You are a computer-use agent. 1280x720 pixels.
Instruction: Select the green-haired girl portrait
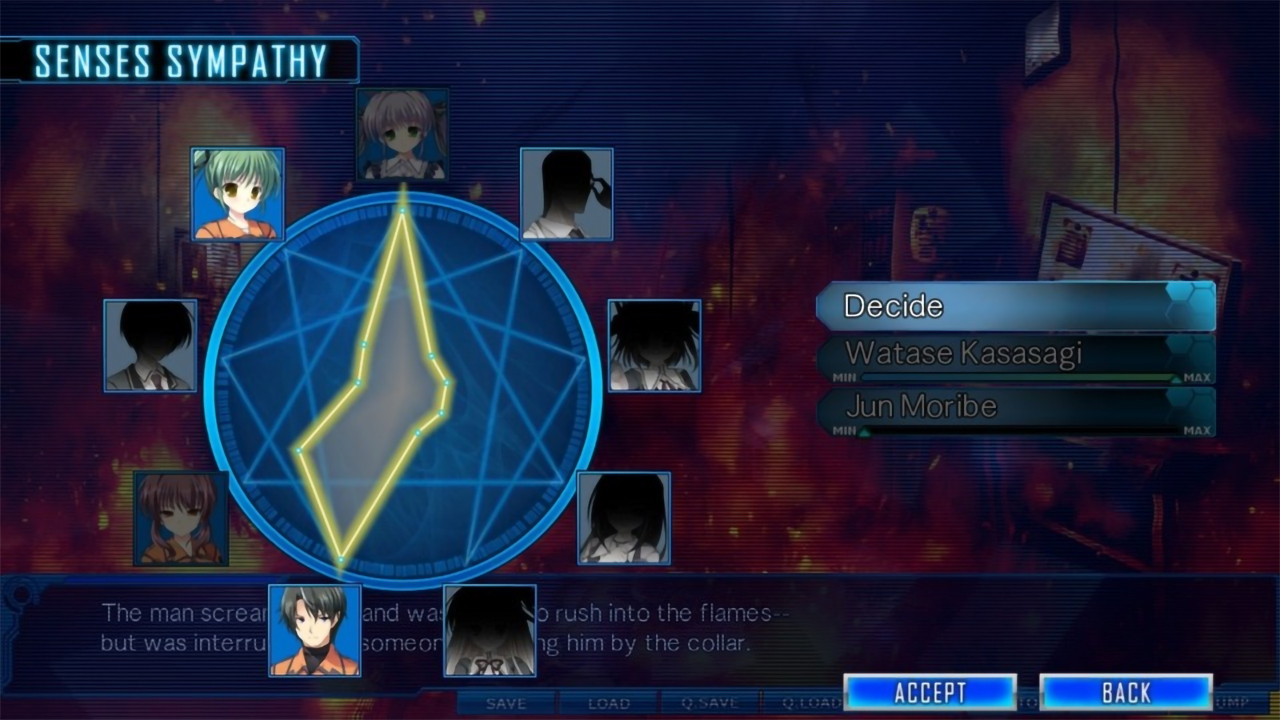coord(238,194)
